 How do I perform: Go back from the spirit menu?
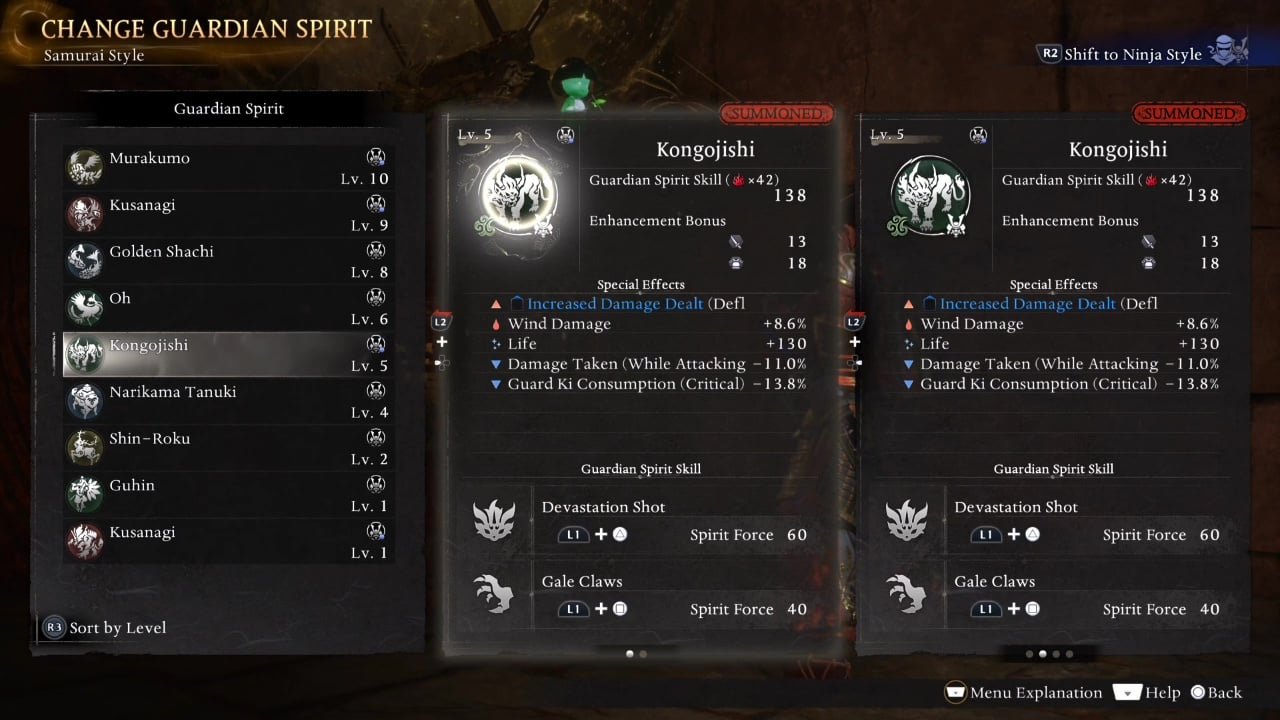tap(1215, 692)
